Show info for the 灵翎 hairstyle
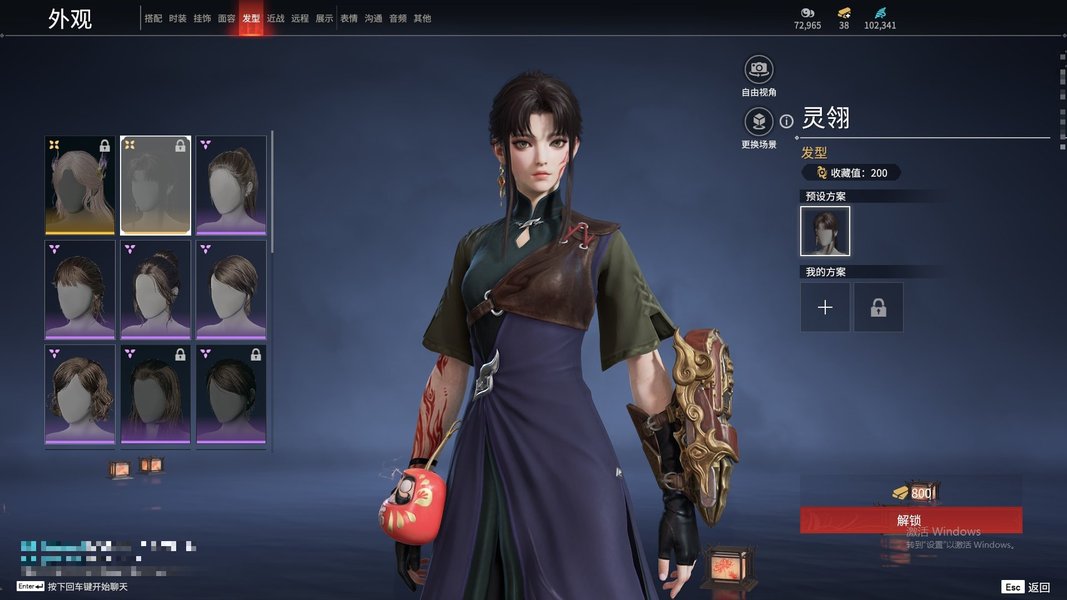The image size is (1067, 600). point(787,121)
